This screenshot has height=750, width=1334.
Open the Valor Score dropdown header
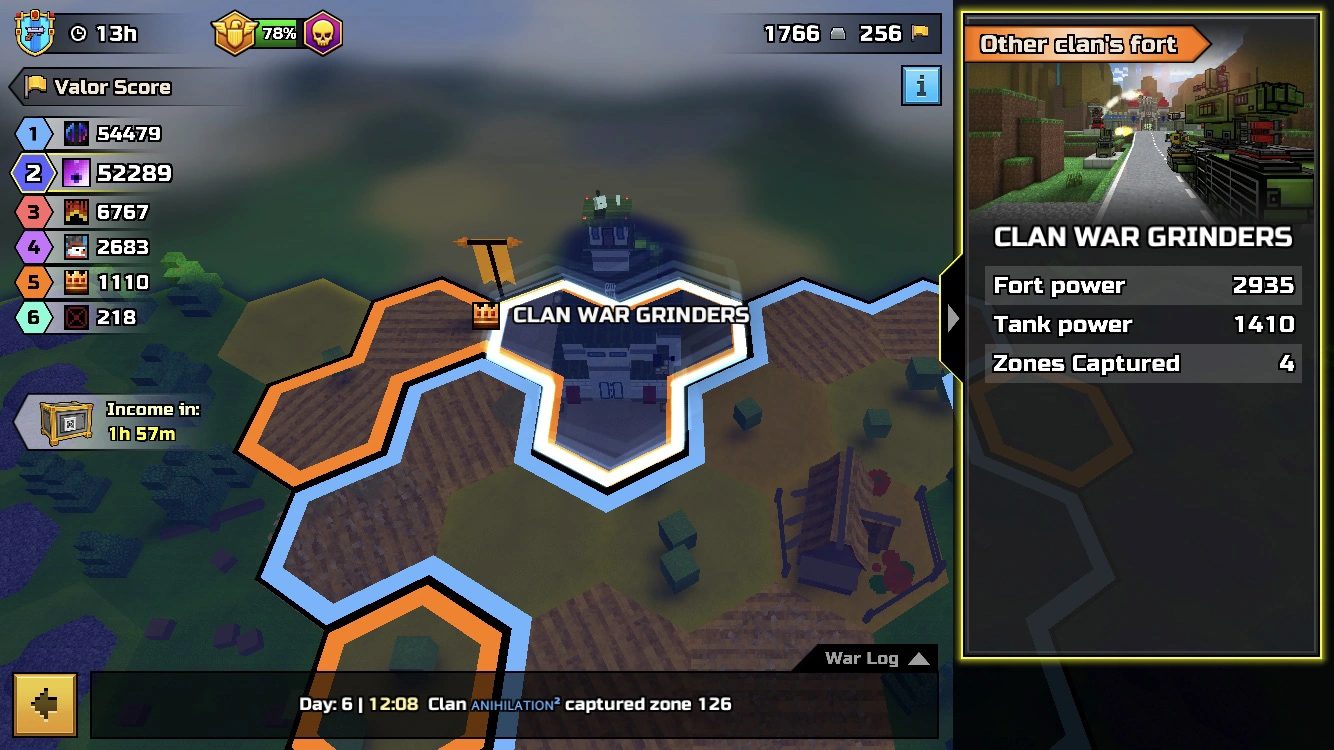tap(110, 87)
